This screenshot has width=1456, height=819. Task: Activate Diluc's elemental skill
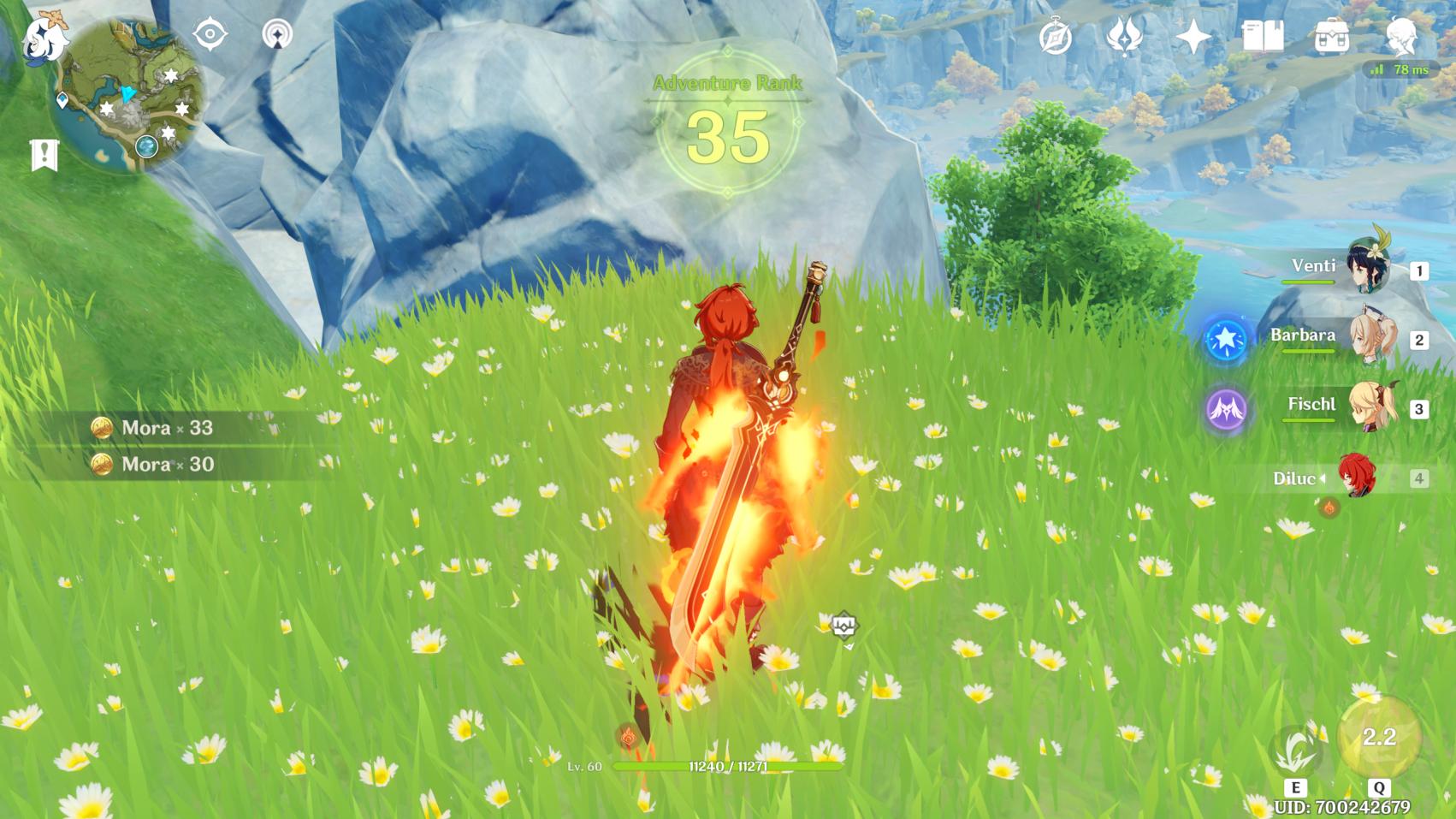coord(1296,753)
